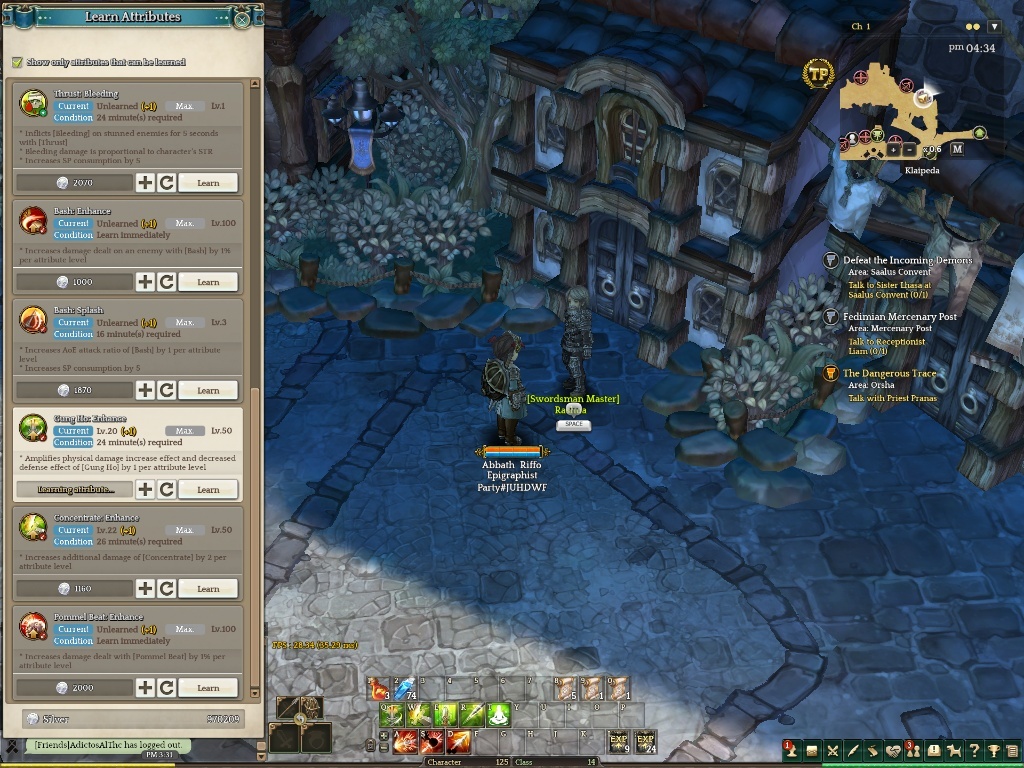This screenshot has width=1024, height=768.
Task: Select 'The Dangerous Trace' quest in tracker
Action: click(889, 373)
